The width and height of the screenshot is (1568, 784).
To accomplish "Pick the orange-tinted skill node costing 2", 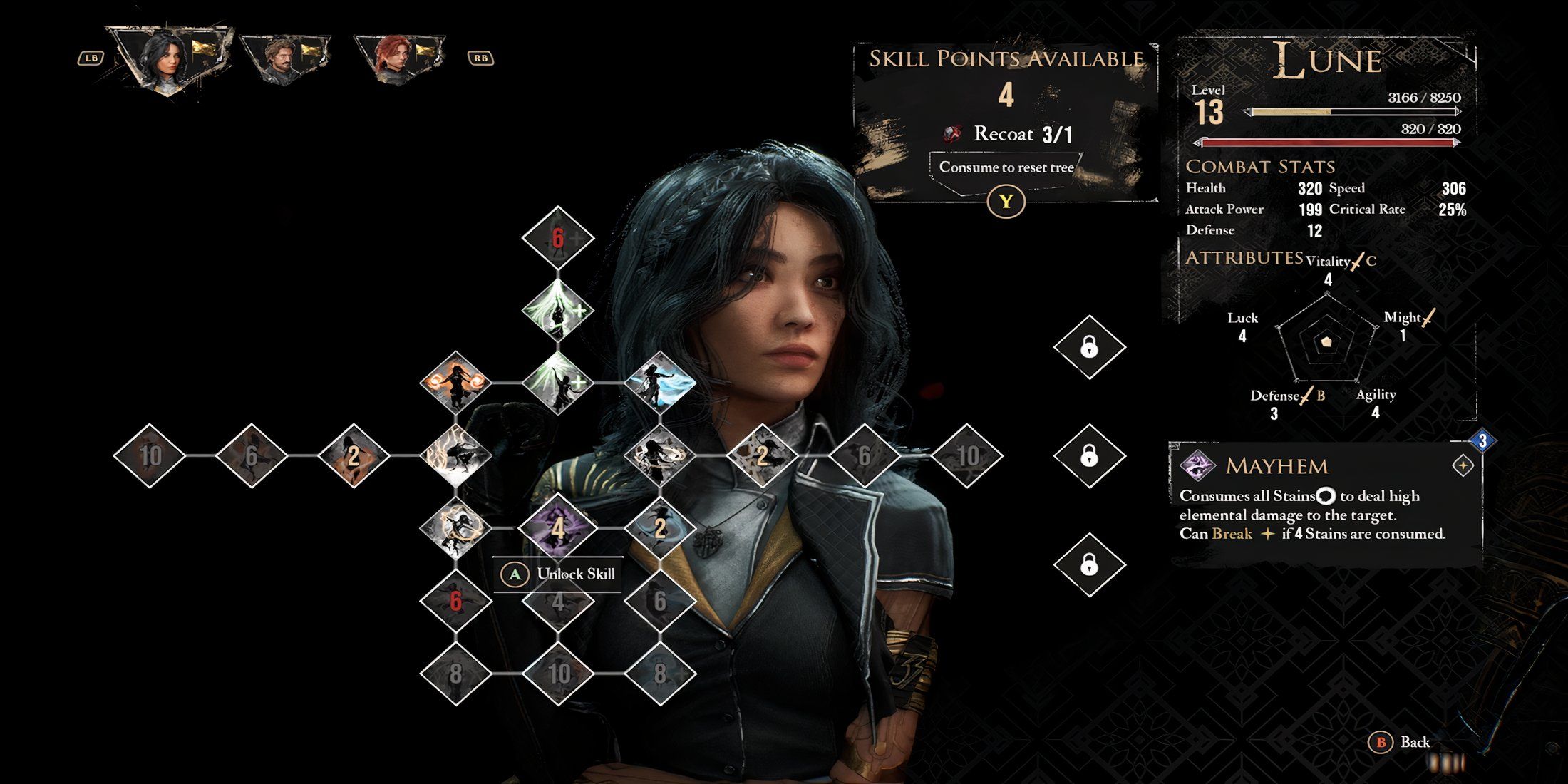I will click(x=354, y=455).
